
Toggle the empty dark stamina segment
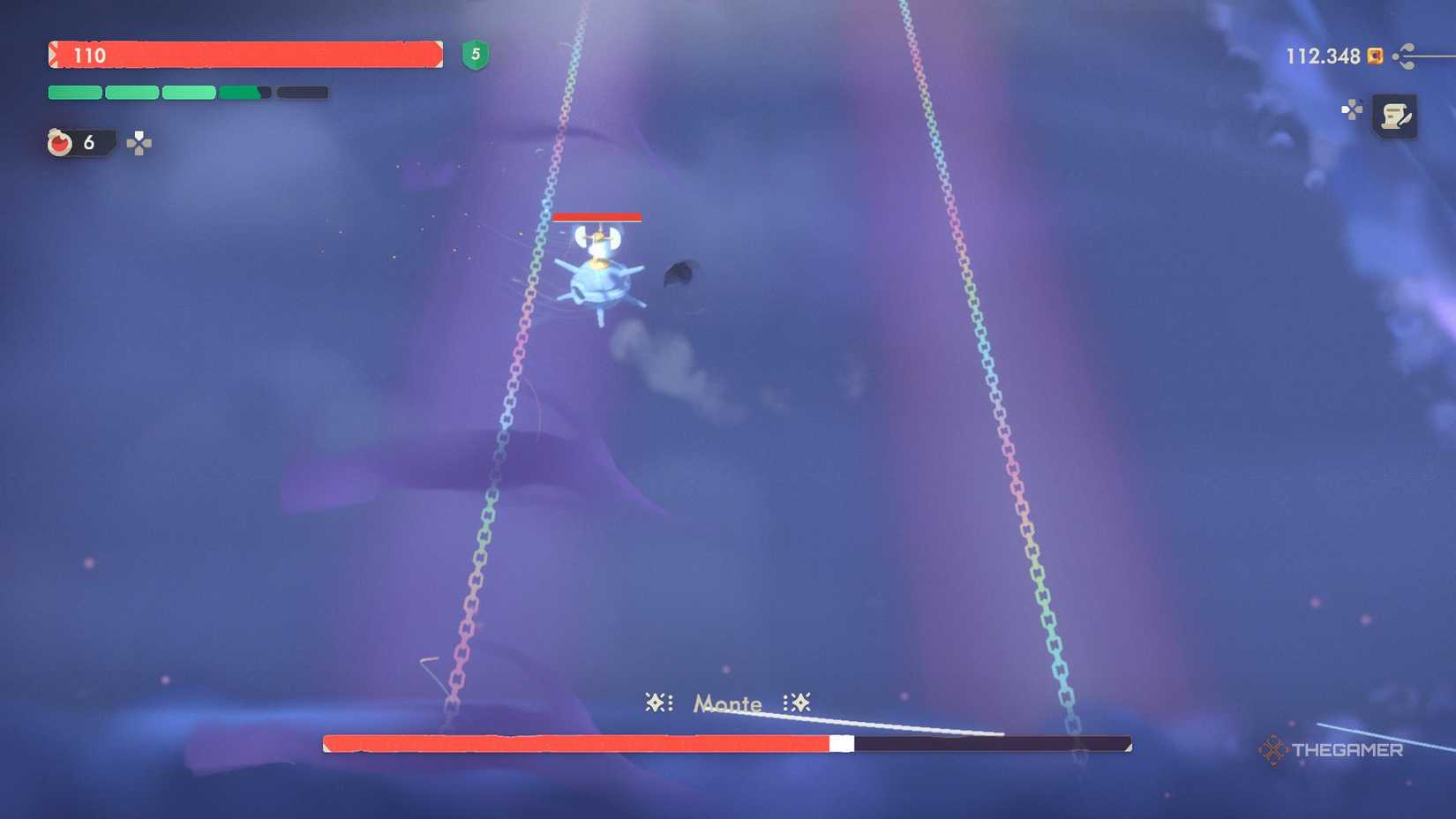pyautogui.click(x=302, y=92)
